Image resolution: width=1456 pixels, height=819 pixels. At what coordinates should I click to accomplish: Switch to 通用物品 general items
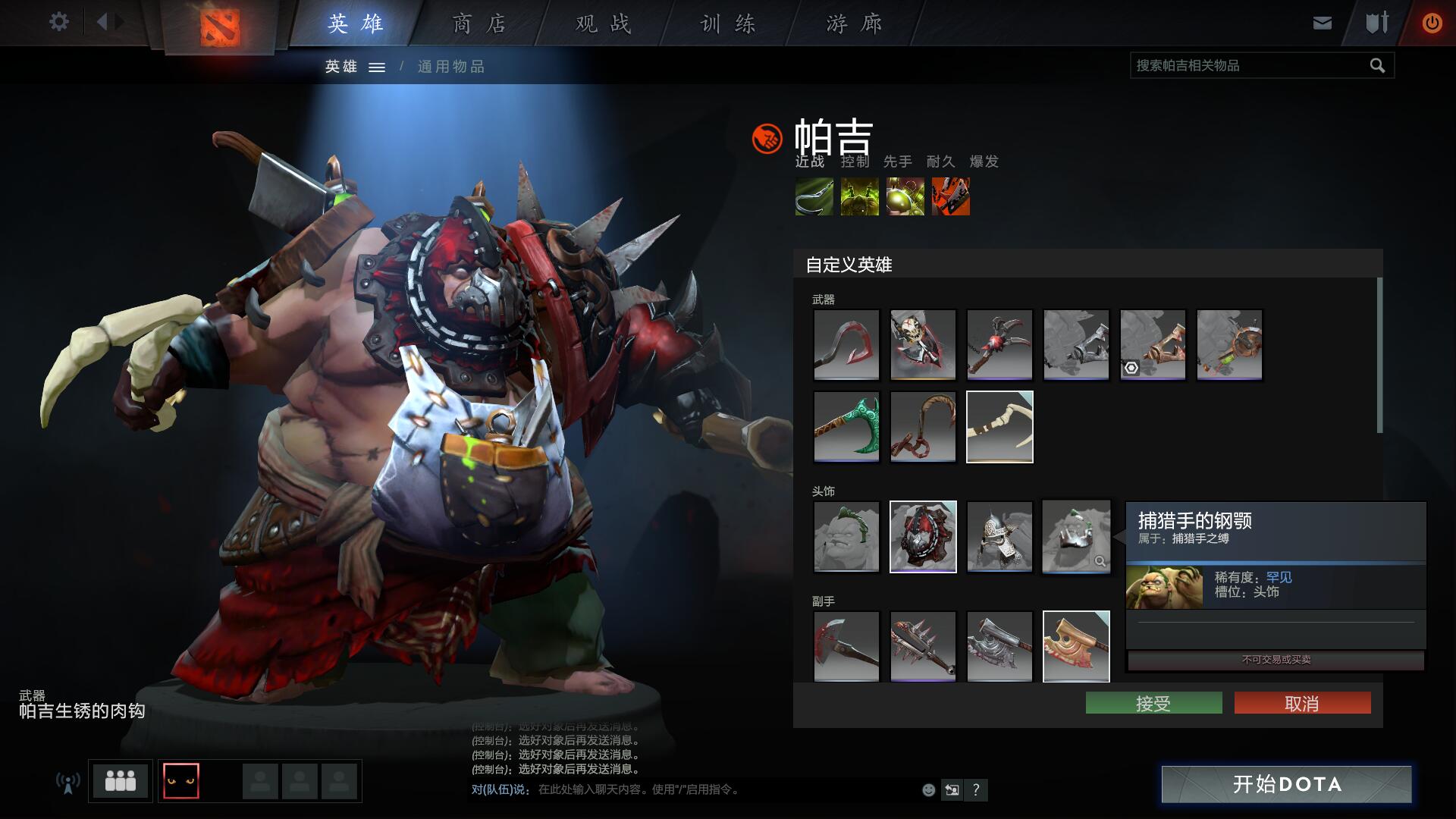coord(451,67)
